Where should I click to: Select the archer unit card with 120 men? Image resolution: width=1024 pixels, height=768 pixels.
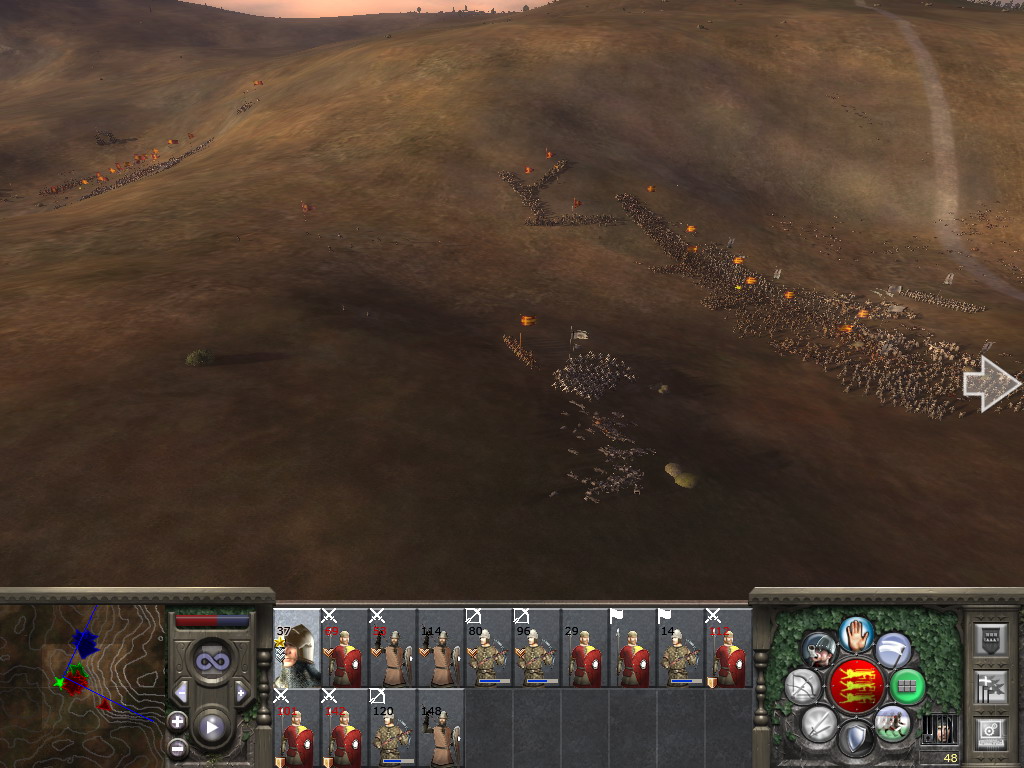coord(393,728)
